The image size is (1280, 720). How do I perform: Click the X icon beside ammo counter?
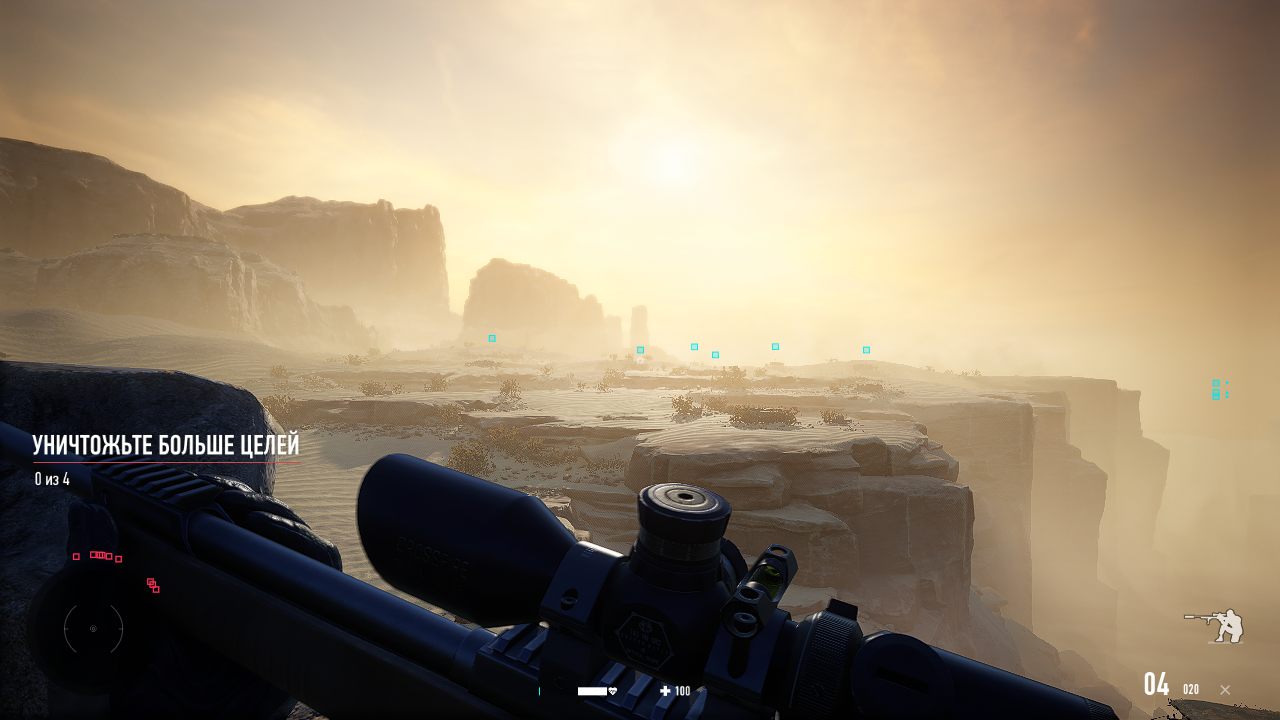(x=1225, y=689)
